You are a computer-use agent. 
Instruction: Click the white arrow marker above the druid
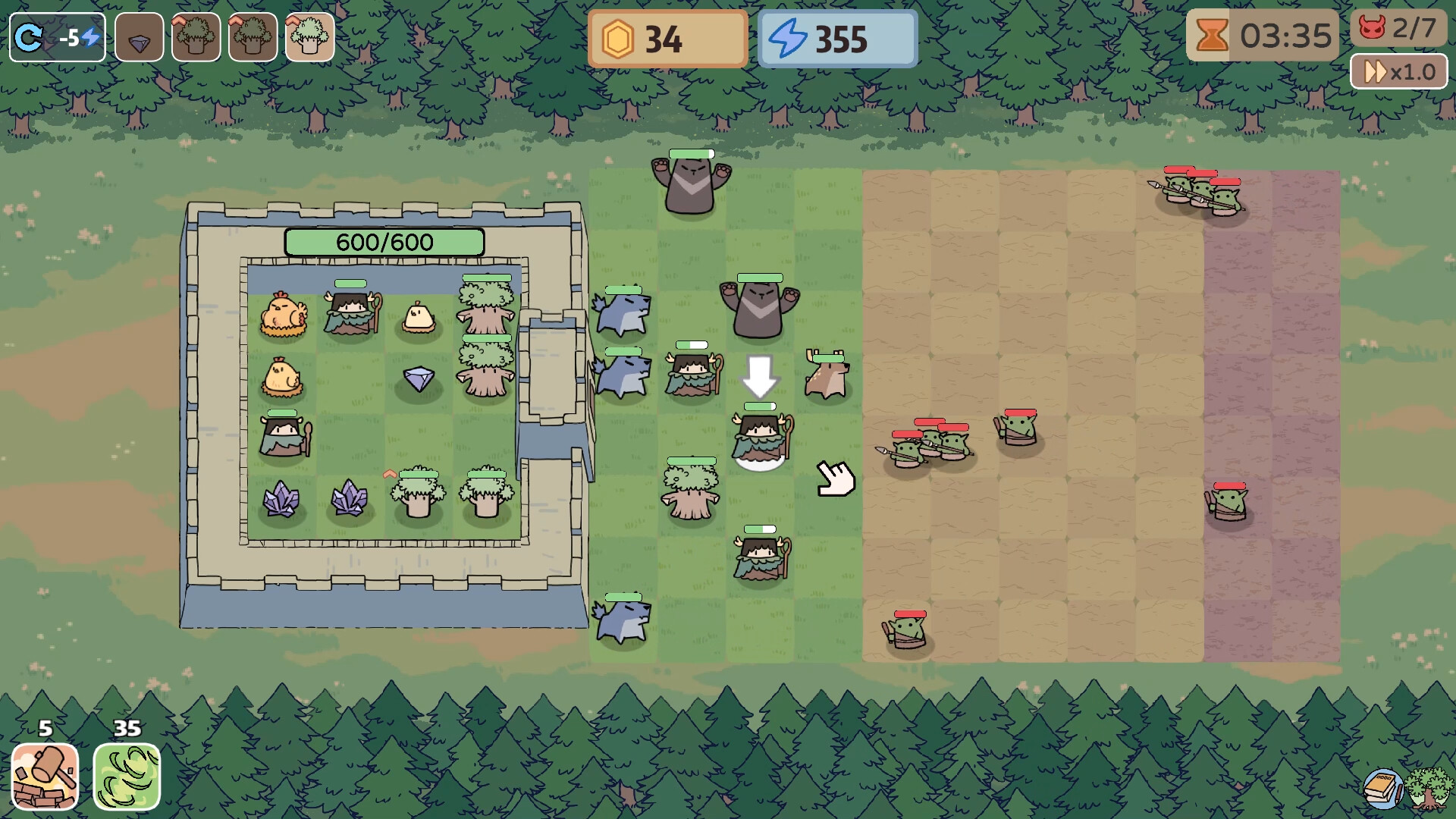[761, 375]
